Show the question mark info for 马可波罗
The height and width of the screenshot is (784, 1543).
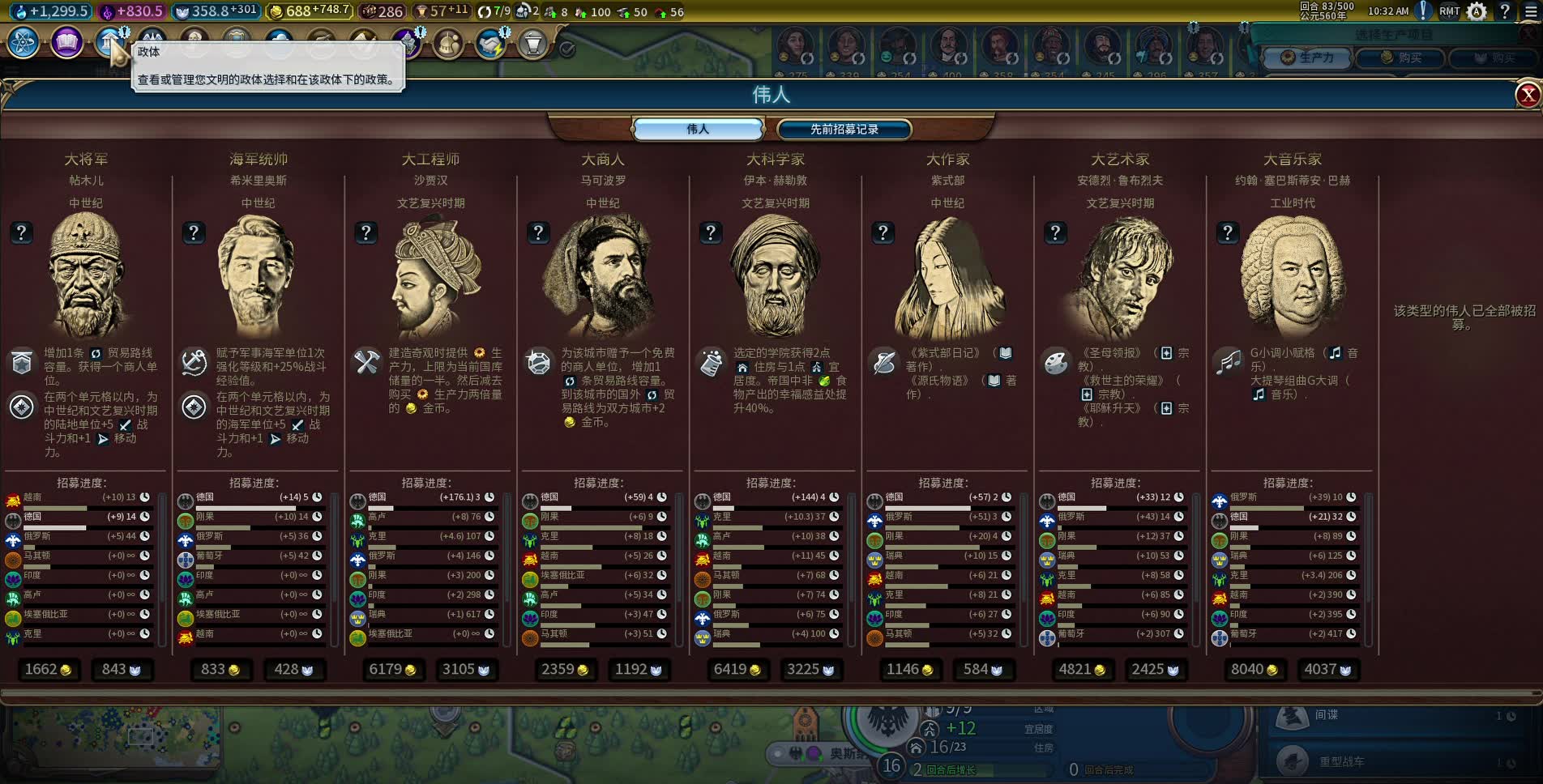click(539, 233)
